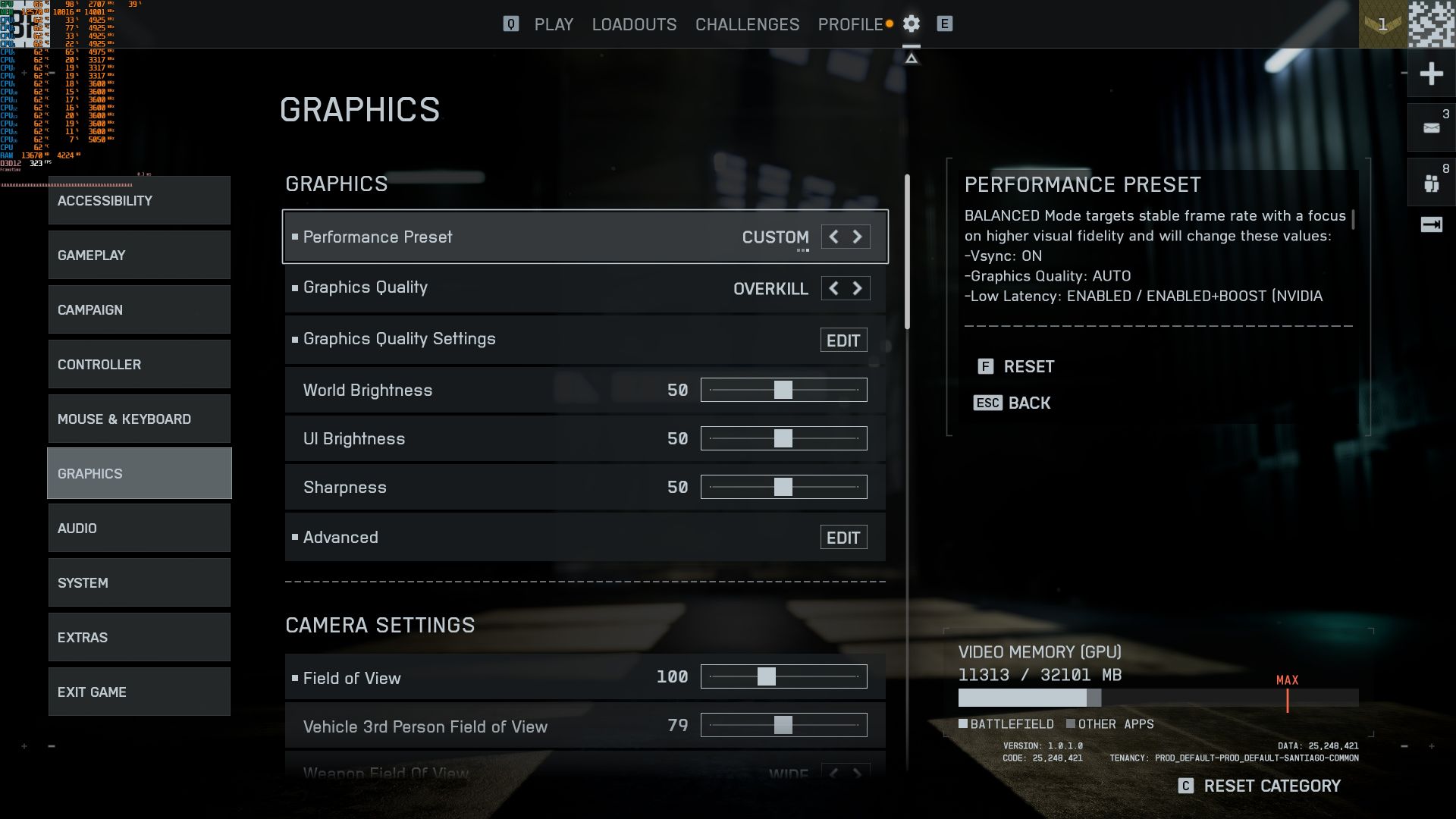Select the ACCESSIBILITY settings category
Screen dimensions: 1456x819
(140, 200)
